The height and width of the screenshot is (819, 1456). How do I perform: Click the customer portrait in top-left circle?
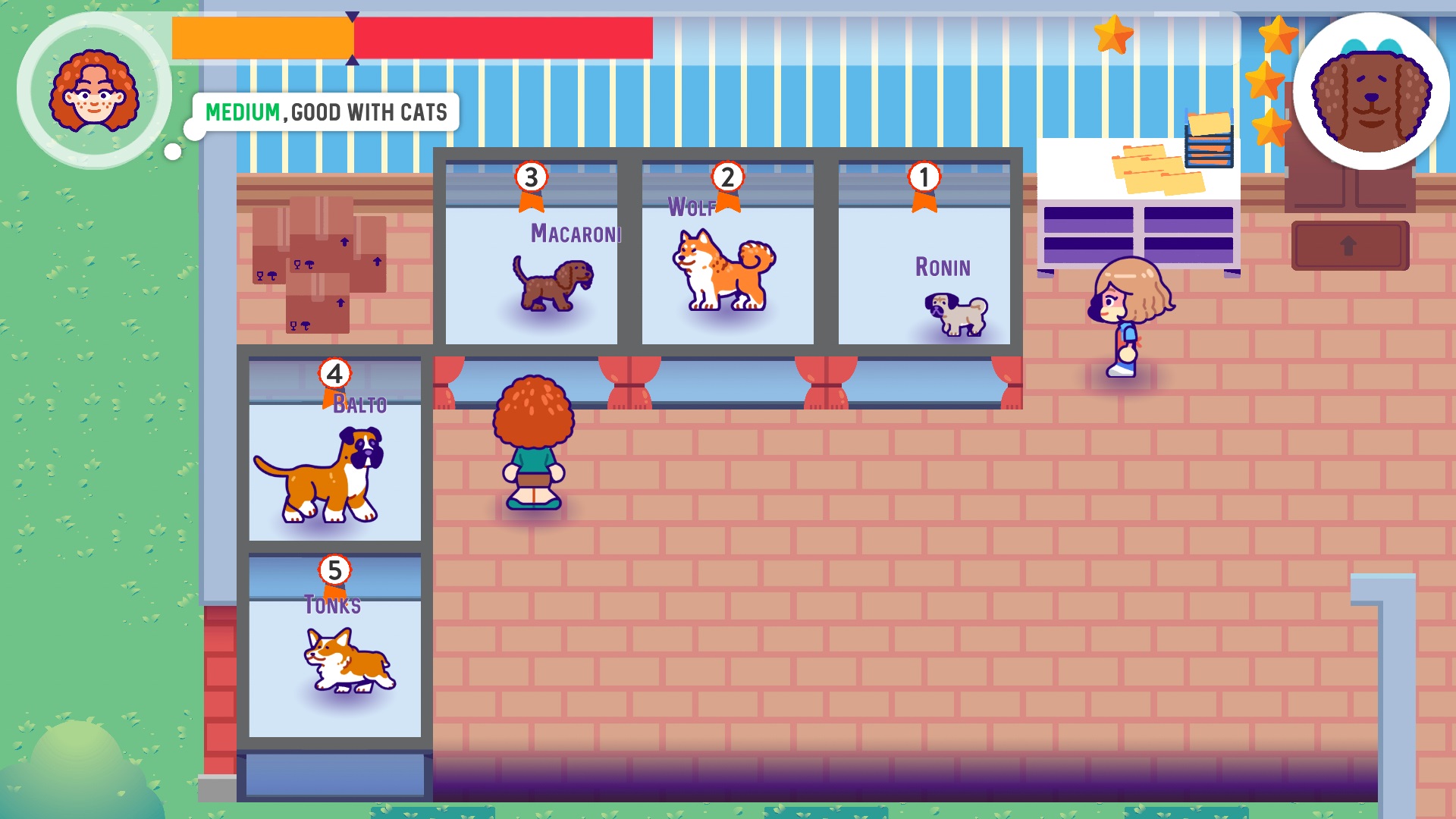click(95, 91)
